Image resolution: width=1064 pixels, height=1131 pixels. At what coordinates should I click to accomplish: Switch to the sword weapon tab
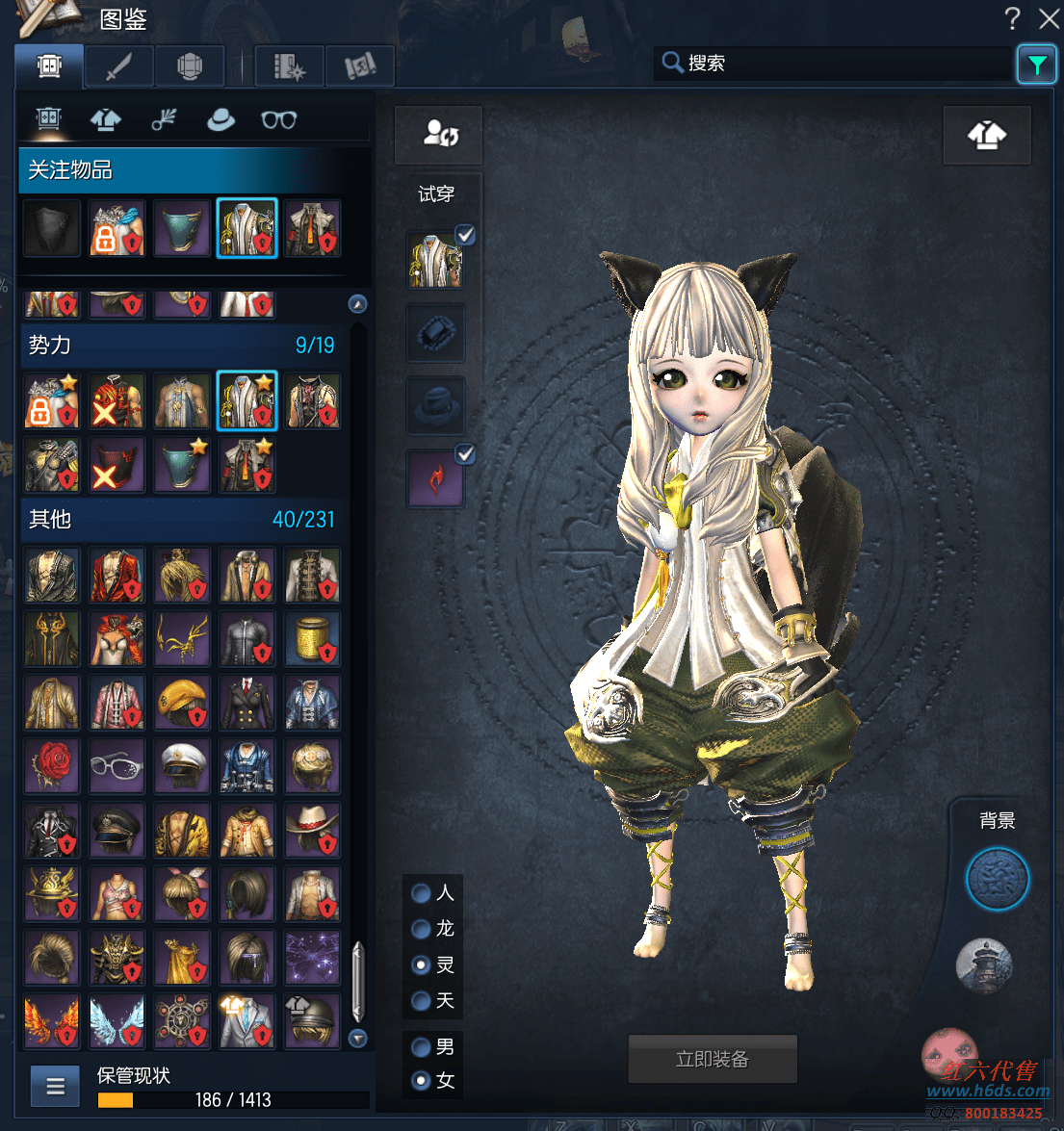(x=119, y=66)
